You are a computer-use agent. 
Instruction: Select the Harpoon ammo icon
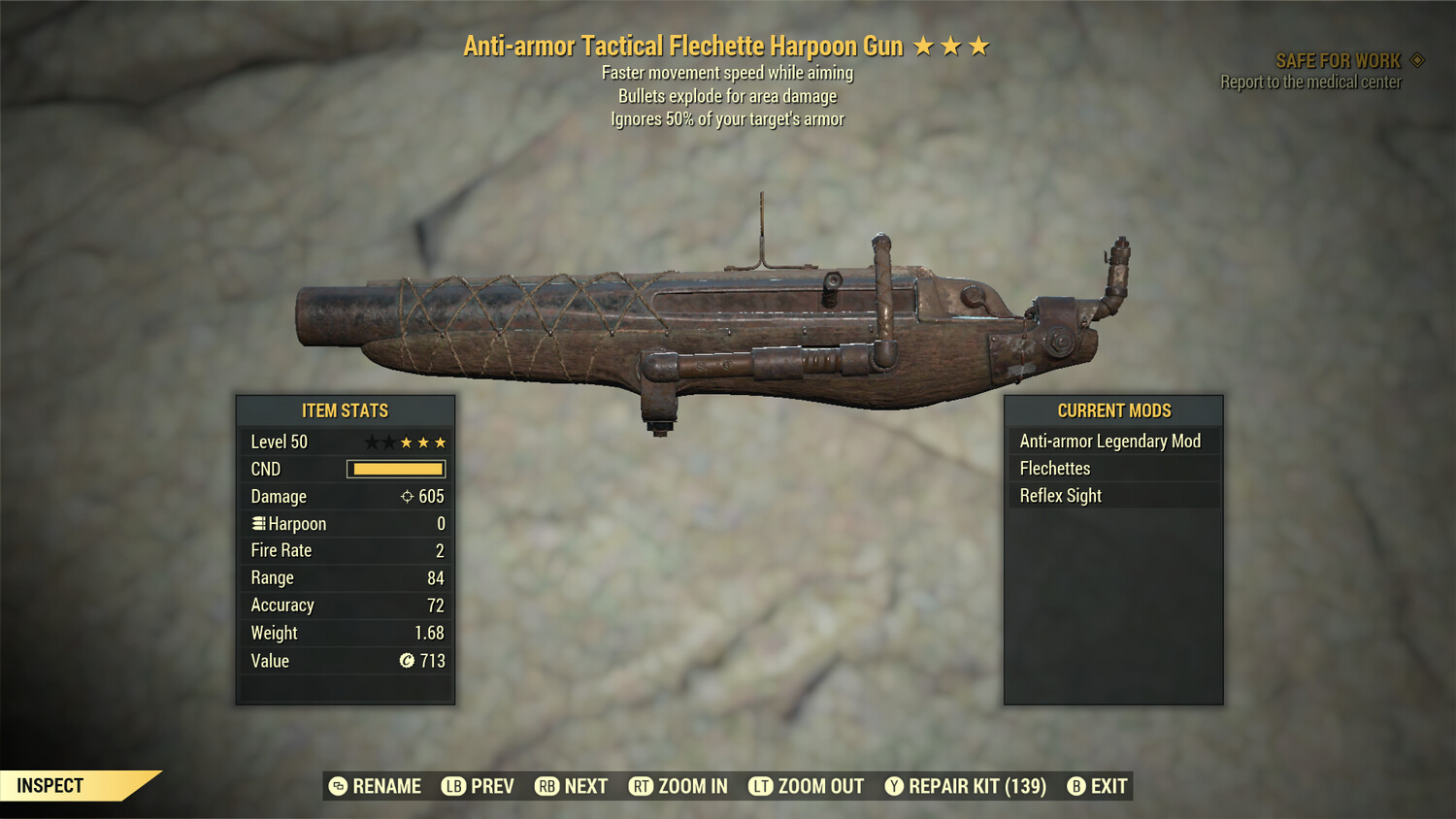point(257,524)
